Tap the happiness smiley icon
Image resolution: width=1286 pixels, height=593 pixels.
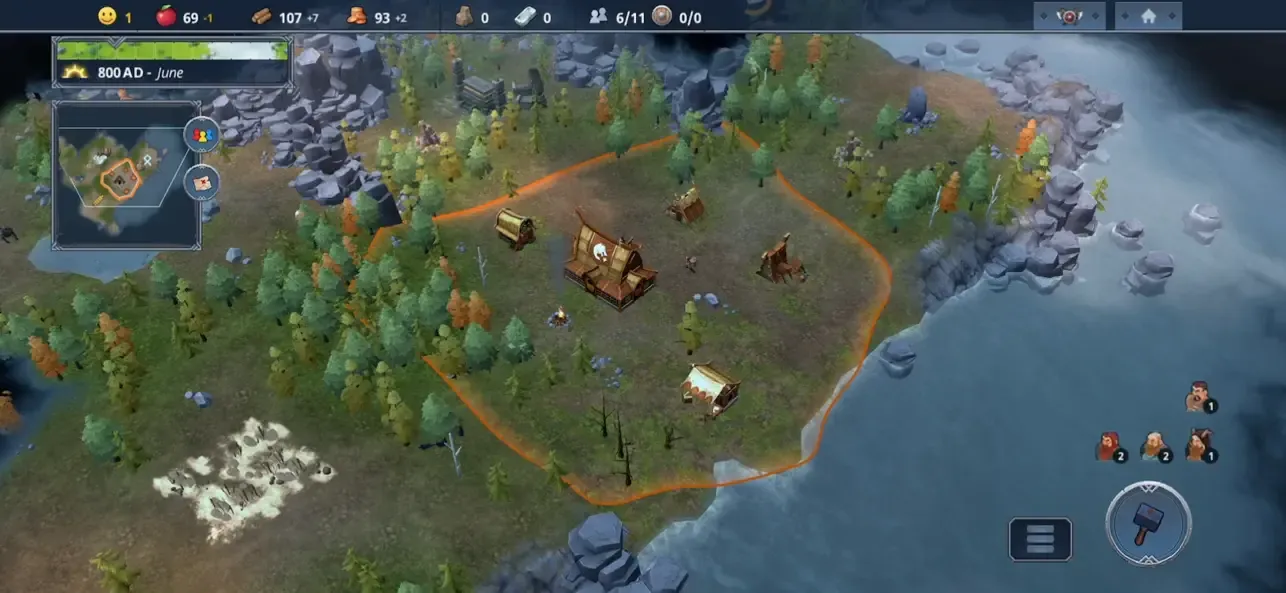pyautogui.click(x=107, y=16)
